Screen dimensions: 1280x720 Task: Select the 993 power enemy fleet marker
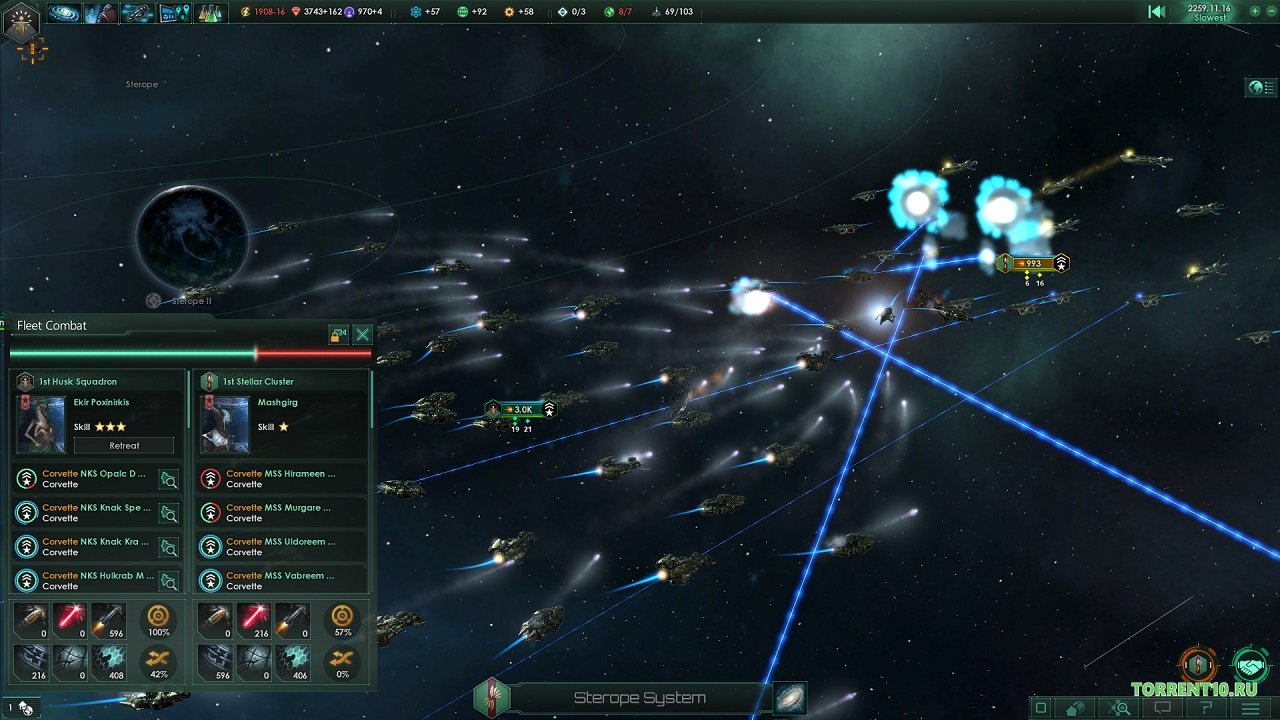(x=1033, y=264)
